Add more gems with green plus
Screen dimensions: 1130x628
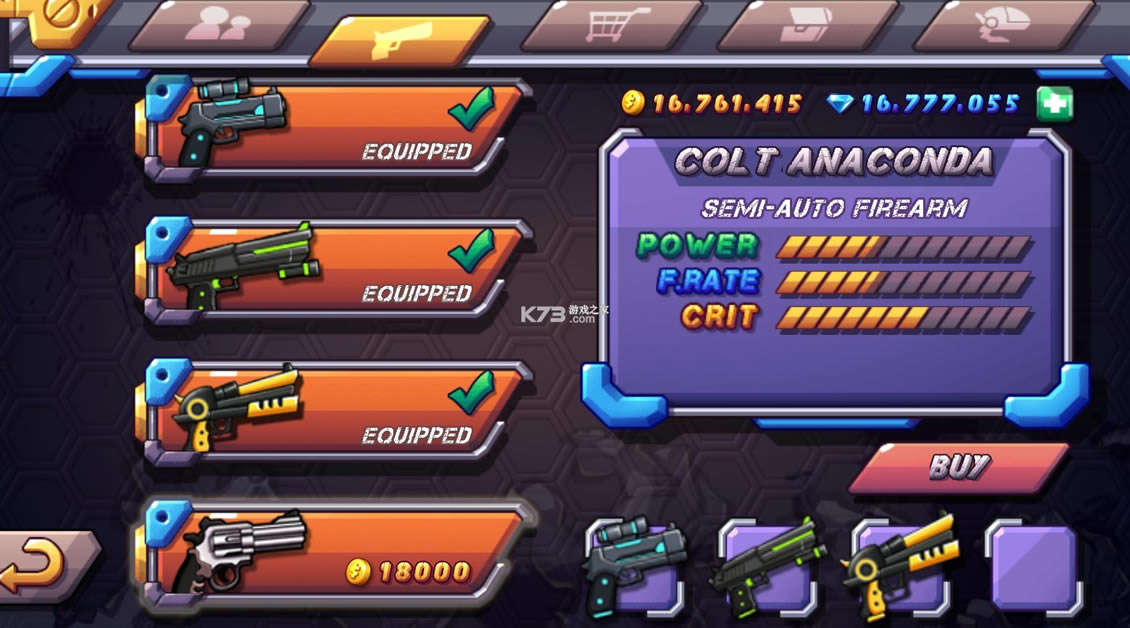click(1054, 103)
